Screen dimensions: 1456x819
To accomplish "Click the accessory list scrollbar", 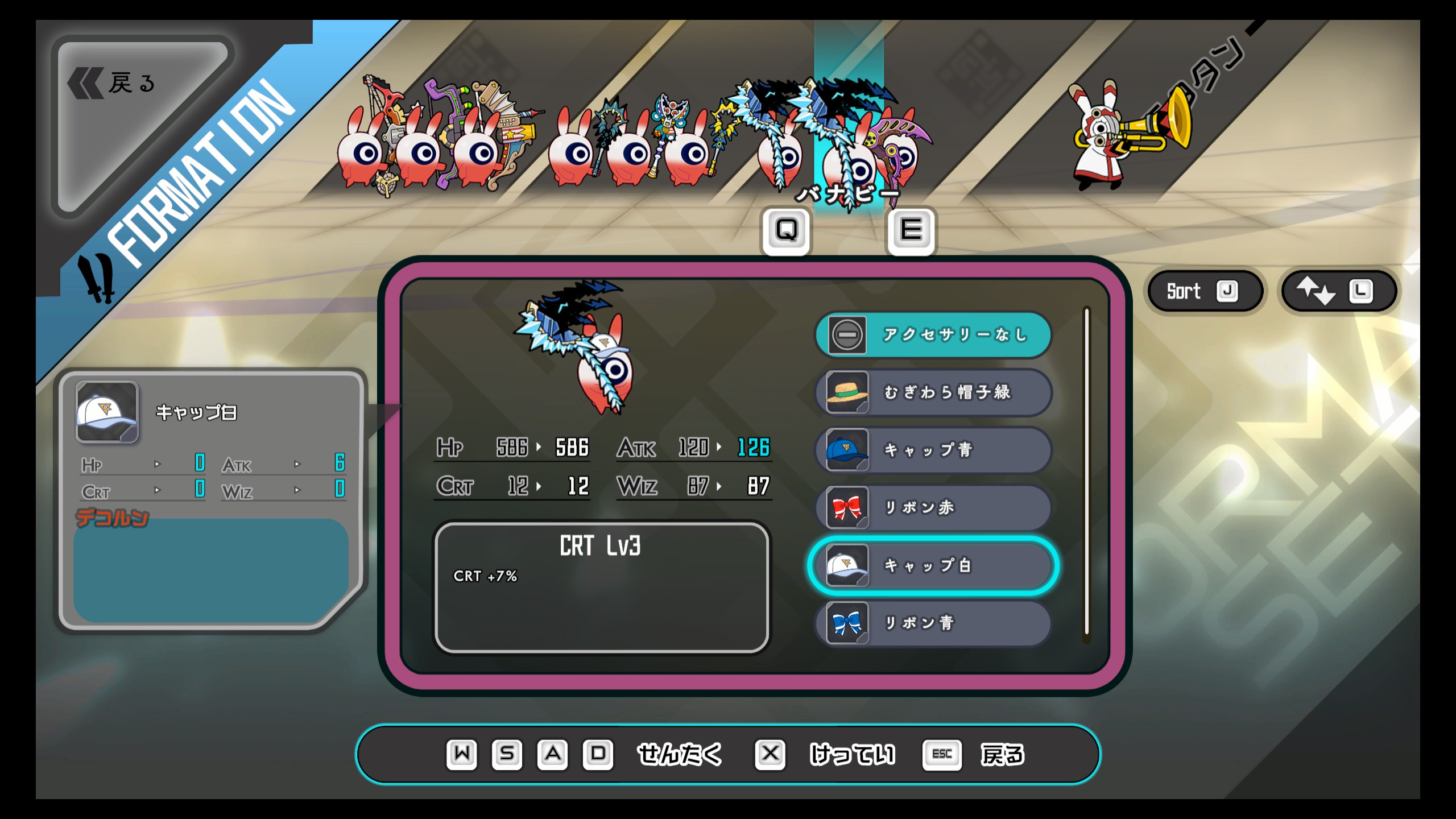I will click(x=1086, y=472).
